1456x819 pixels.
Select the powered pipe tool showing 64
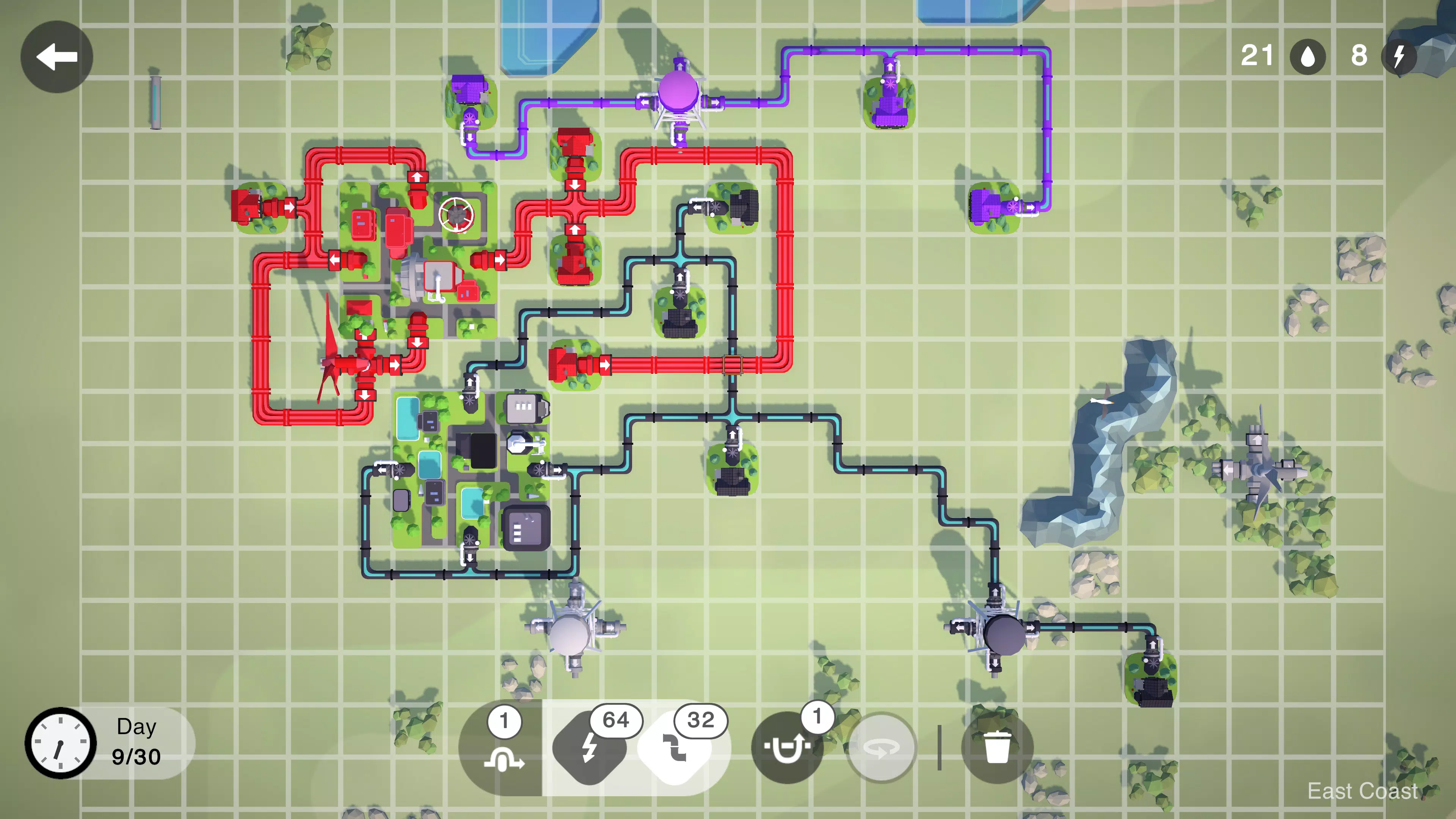click(591, 747)
